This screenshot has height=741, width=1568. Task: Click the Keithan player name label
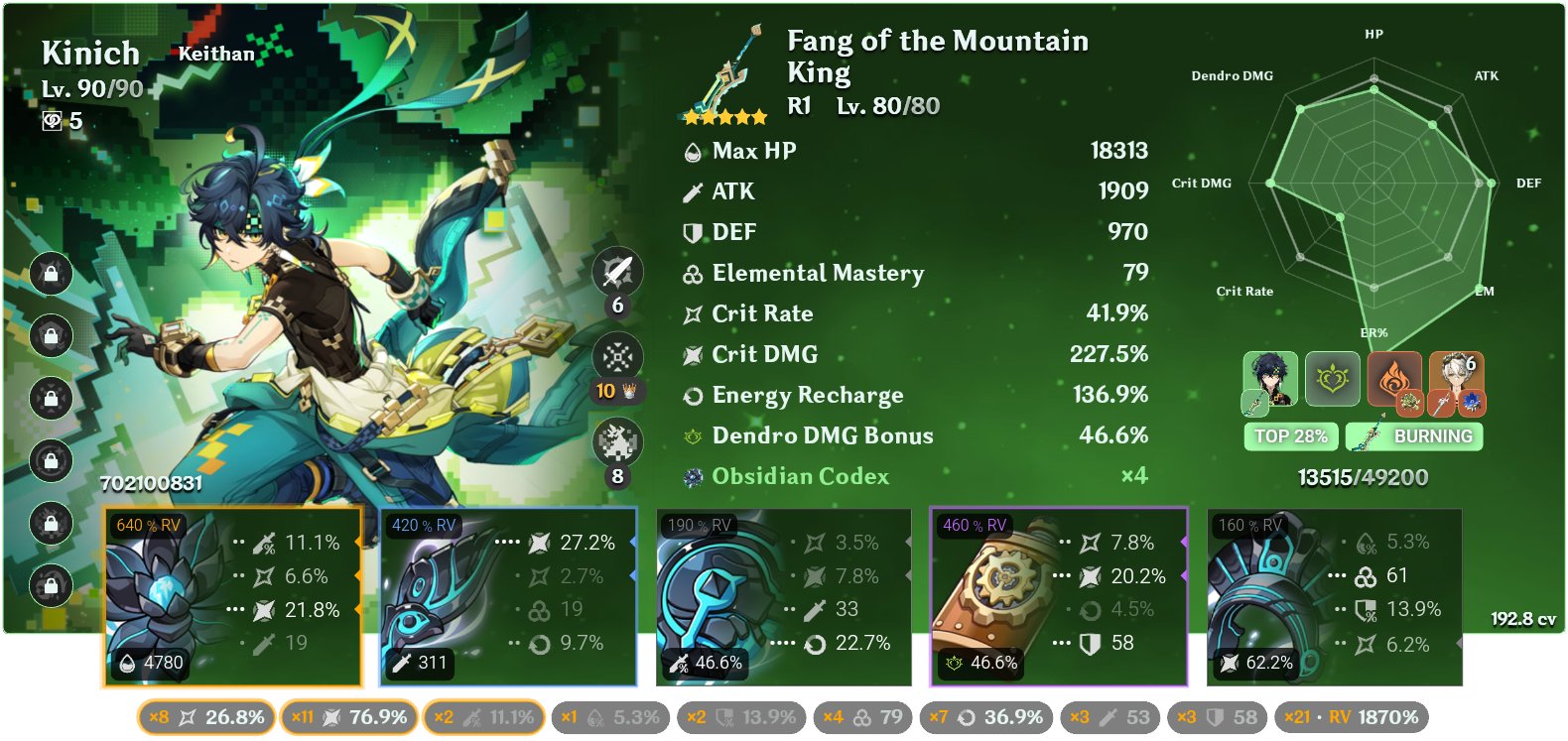click(x=216, y=54)
